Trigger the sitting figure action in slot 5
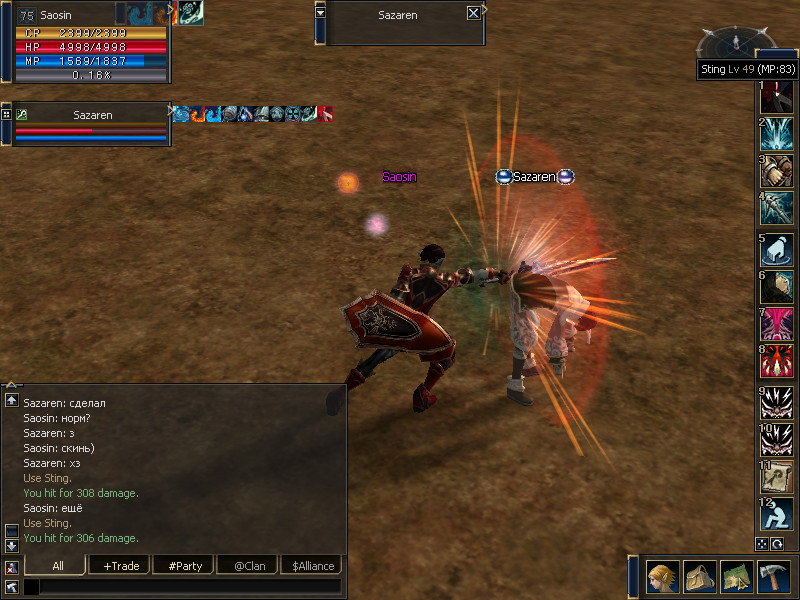This screenshot has width=800, height=600. 777,250
